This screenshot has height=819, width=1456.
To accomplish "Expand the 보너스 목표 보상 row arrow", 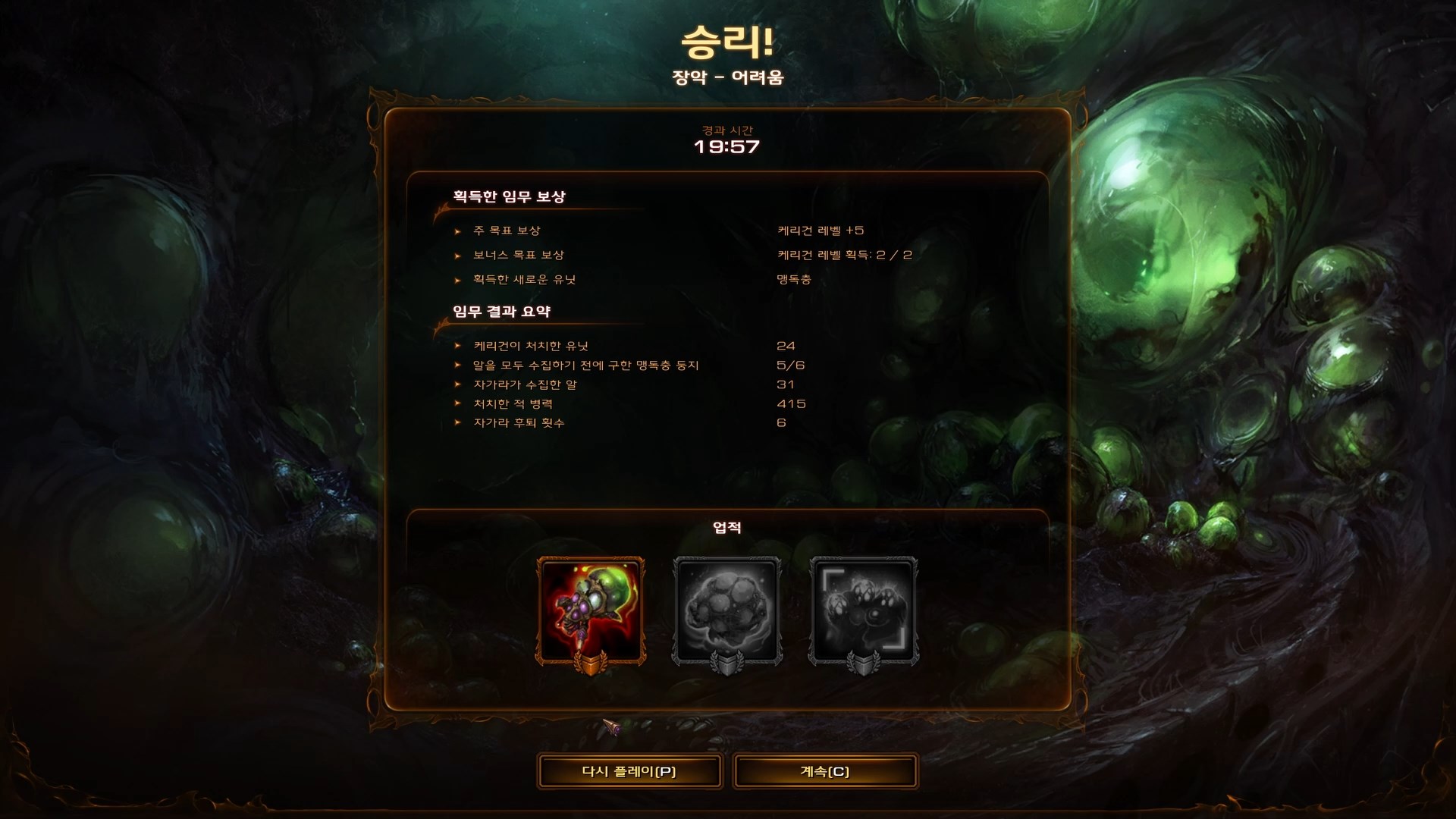I will (x=457, y=256).
